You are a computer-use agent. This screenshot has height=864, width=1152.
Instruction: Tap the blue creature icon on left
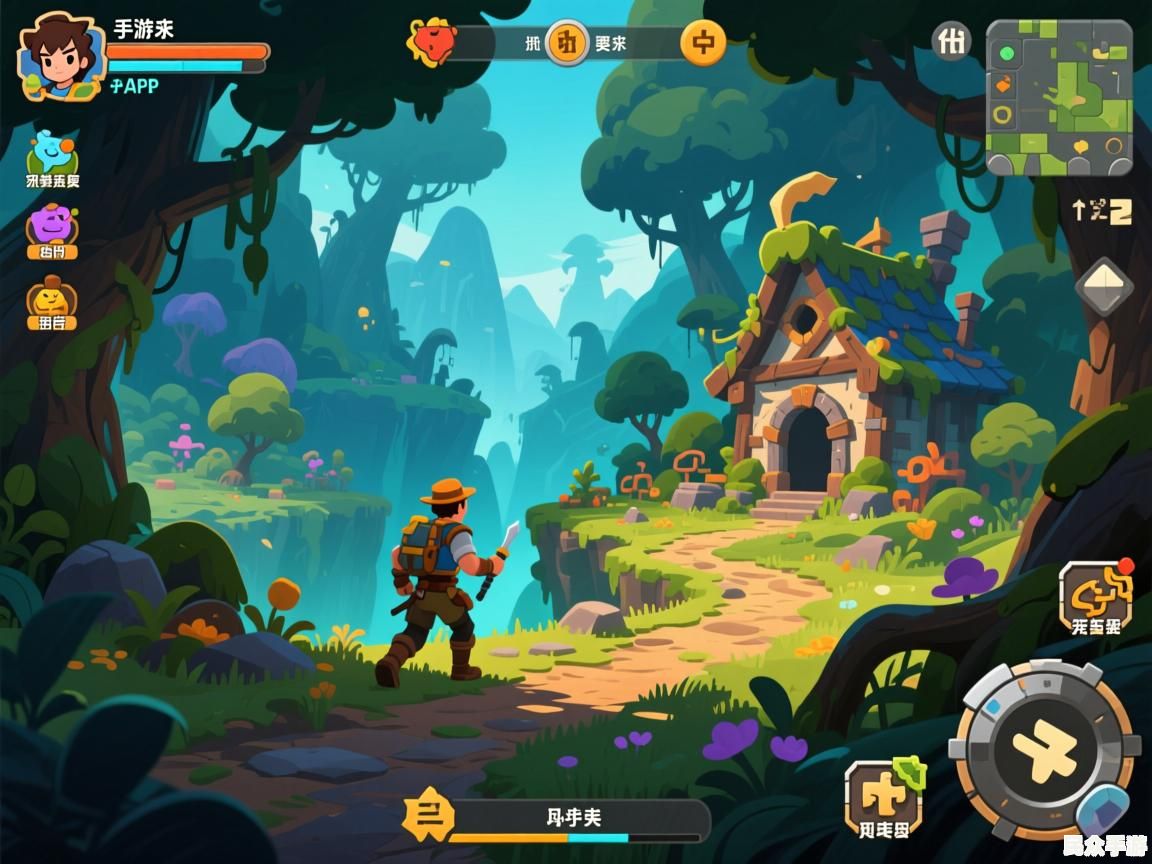[52, 153]
